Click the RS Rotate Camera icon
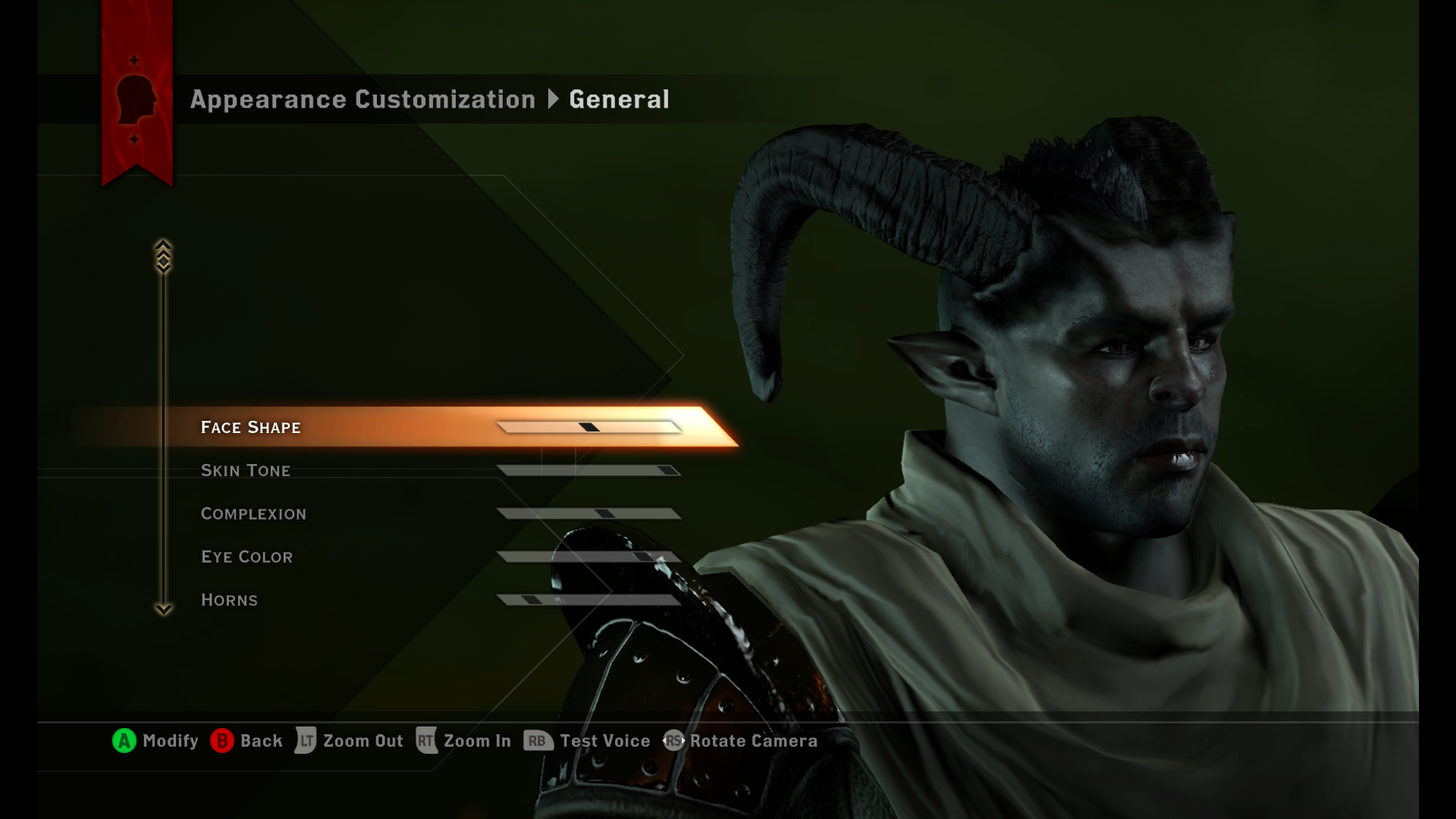Image resolution: width=1456 pixels, height=819 pixels. (x=674, y=741)
